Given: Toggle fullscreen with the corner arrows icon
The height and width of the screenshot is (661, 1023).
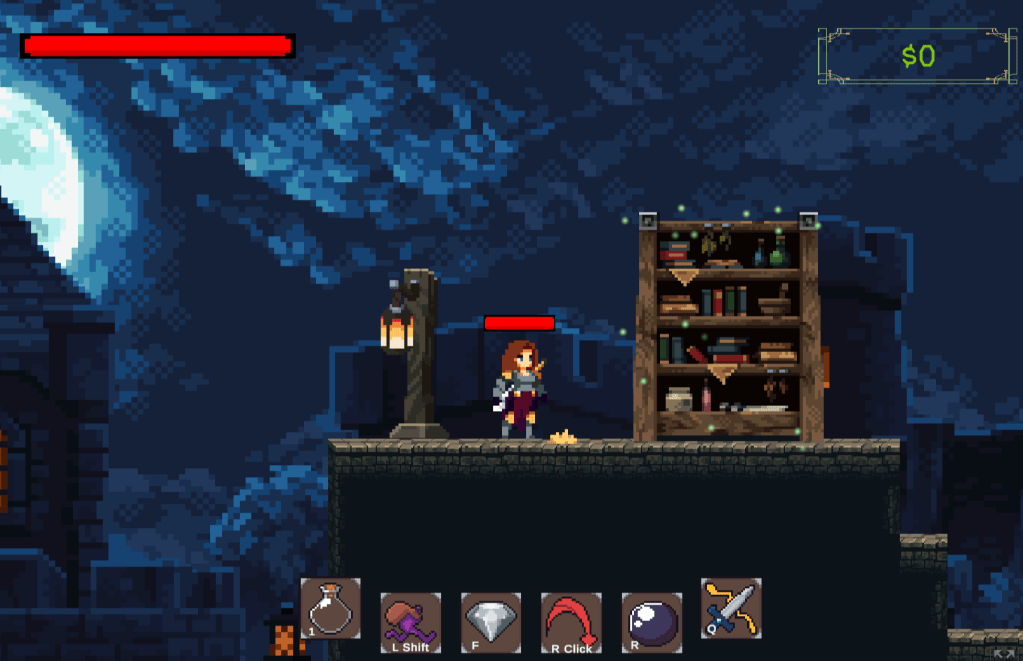Looking at the screenshot, I should point(1005,653).
